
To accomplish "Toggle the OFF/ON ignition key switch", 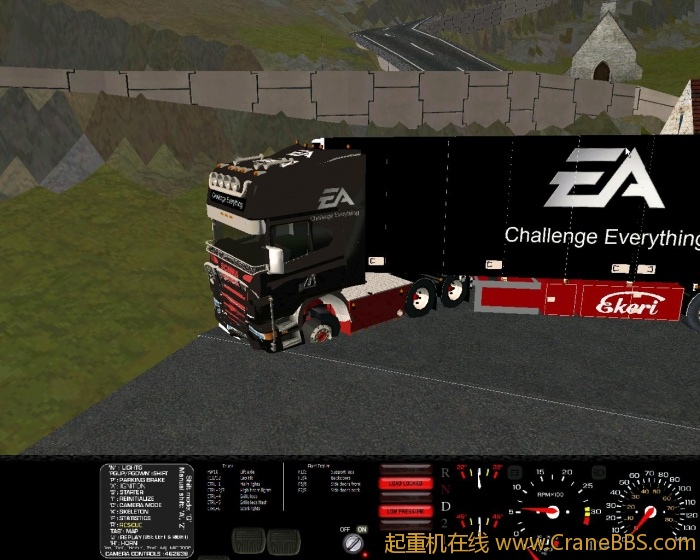I will pos(354,543).
